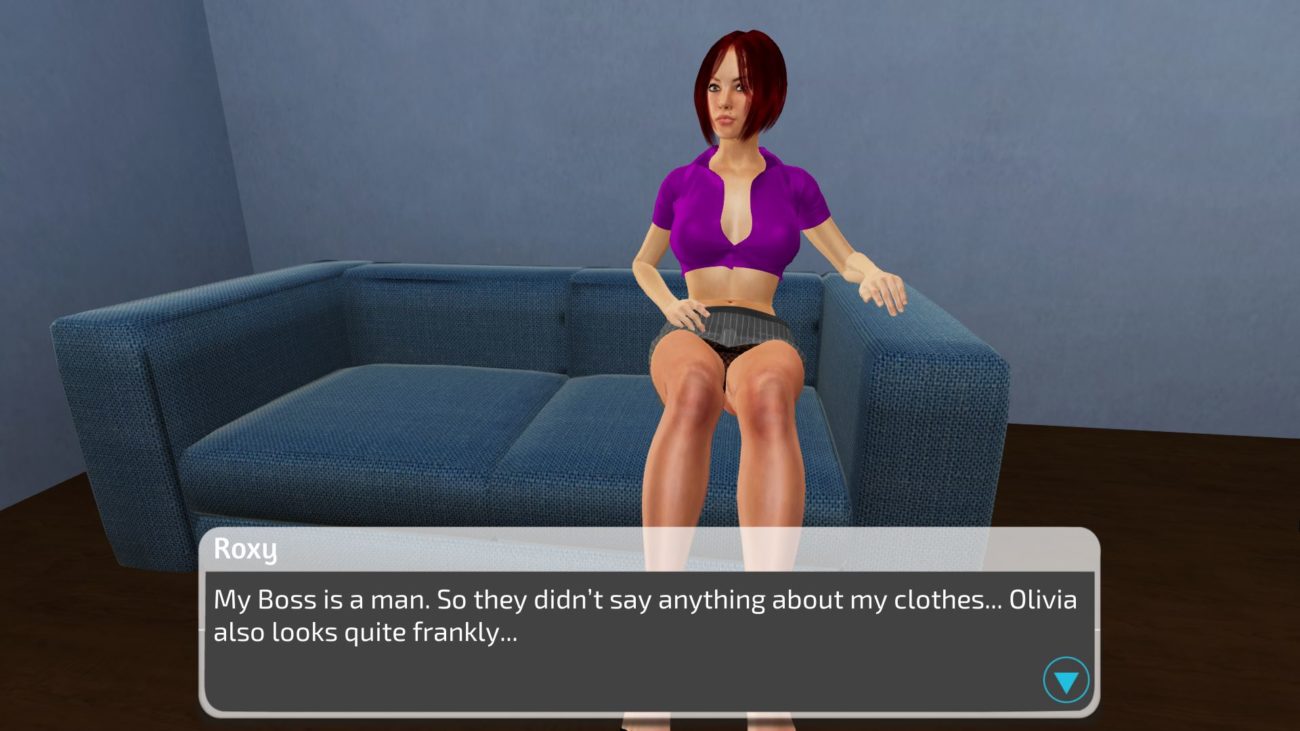Advance dialogue with the blue arrow button
The height and width of the screenshot is (731, 1300).
pos(1066,680)
